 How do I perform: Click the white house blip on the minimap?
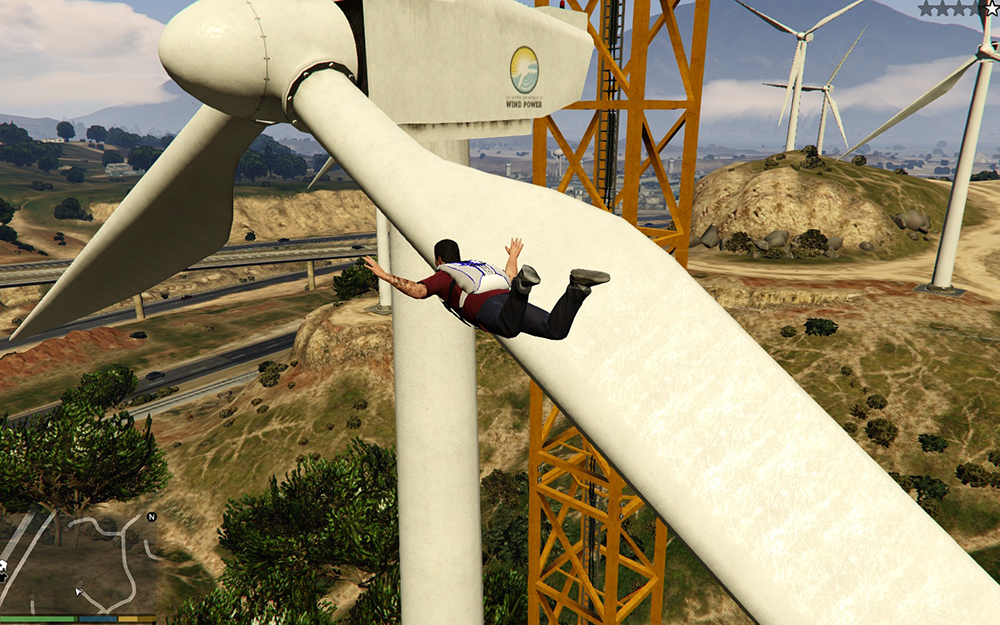(x=3, y=566)
